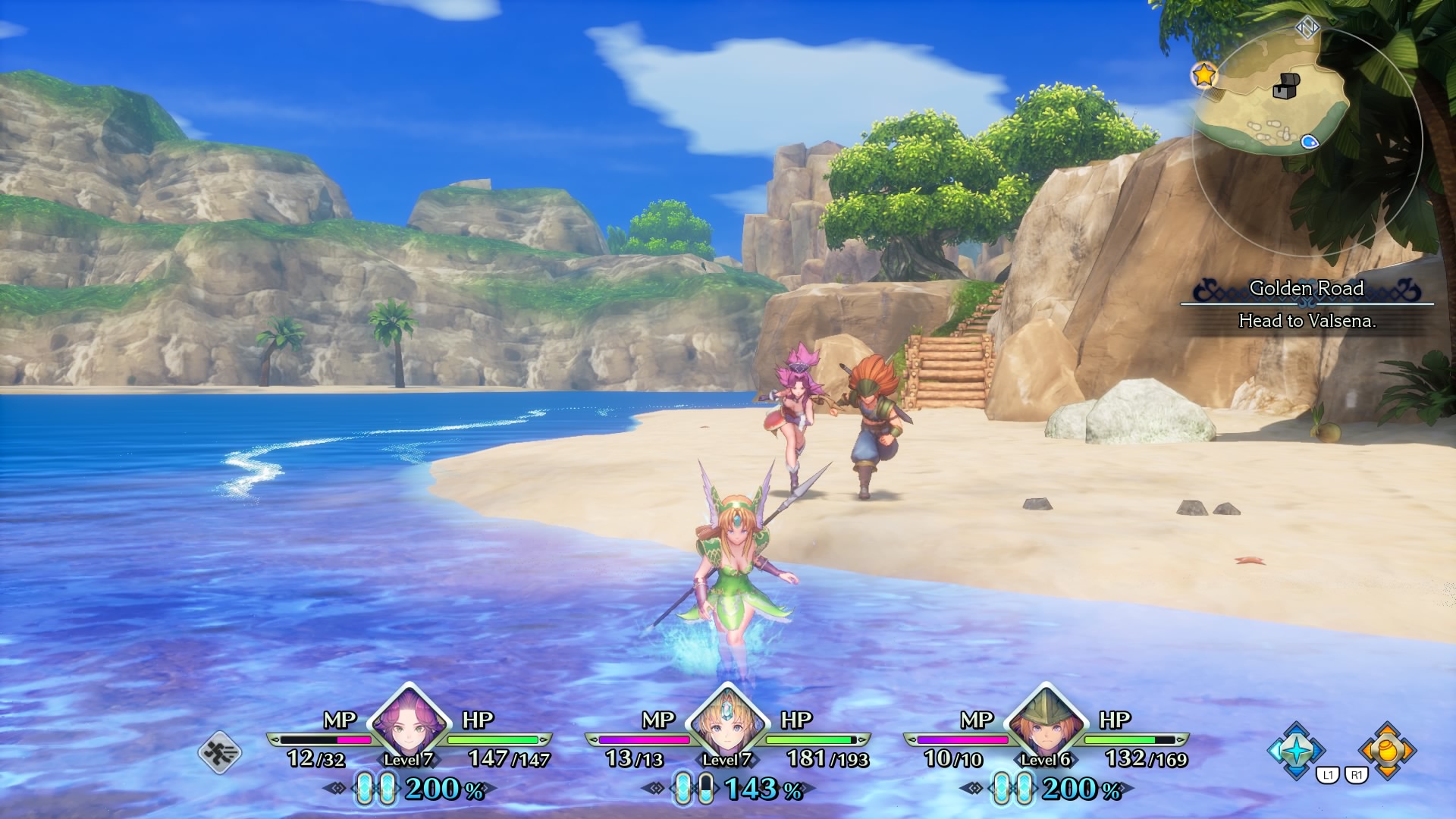
Task: Activate the blue star shortcut icon
Action: point(1298,750)
